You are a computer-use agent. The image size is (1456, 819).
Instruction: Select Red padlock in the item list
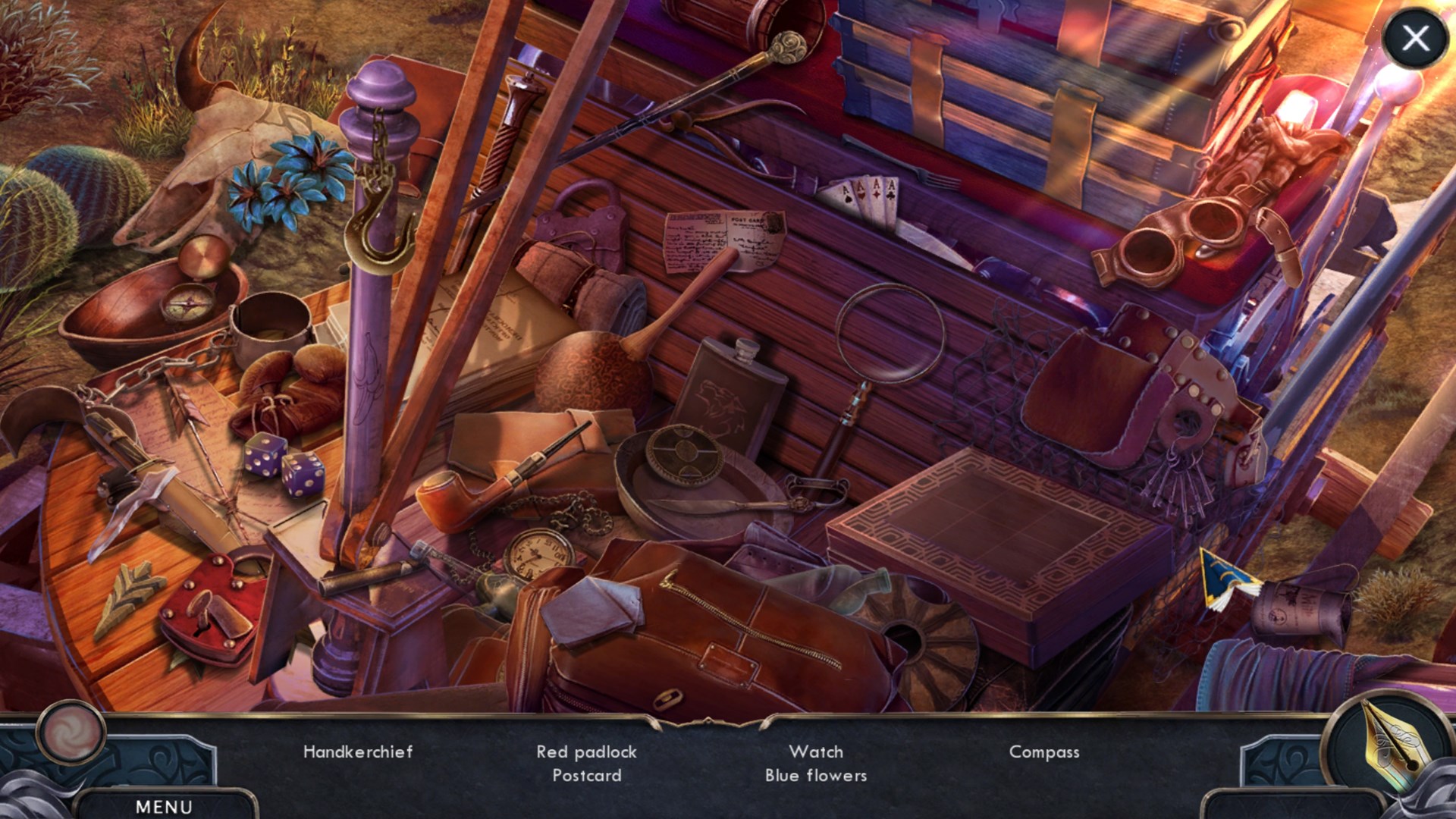[586, 752]
